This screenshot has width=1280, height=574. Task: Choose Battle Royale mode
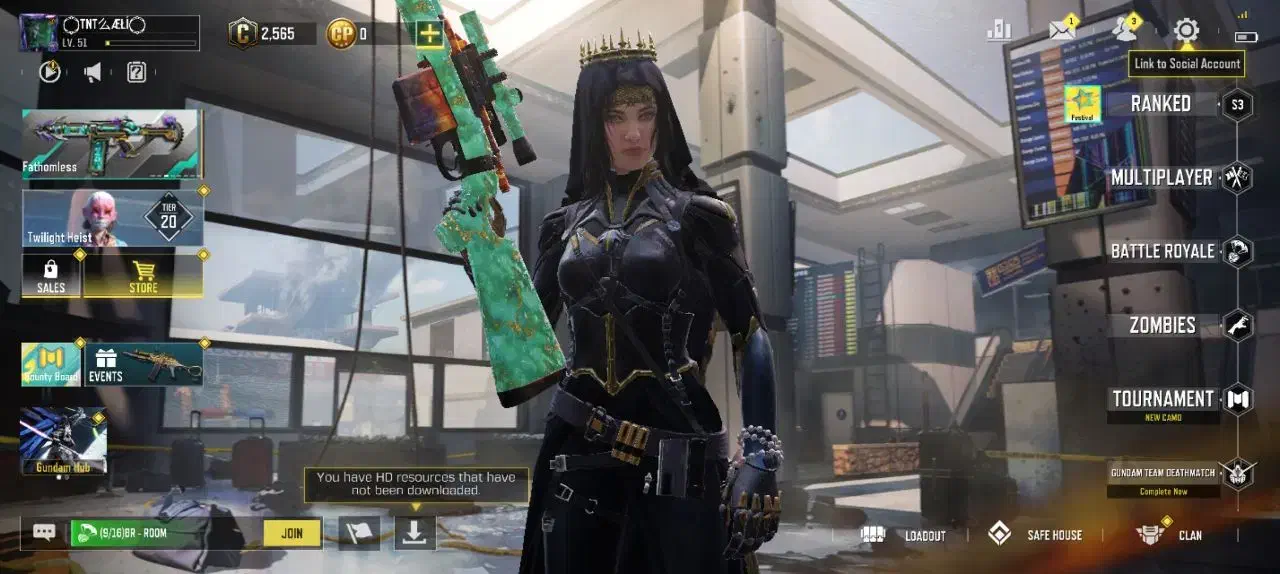(x=1163, y=251)
